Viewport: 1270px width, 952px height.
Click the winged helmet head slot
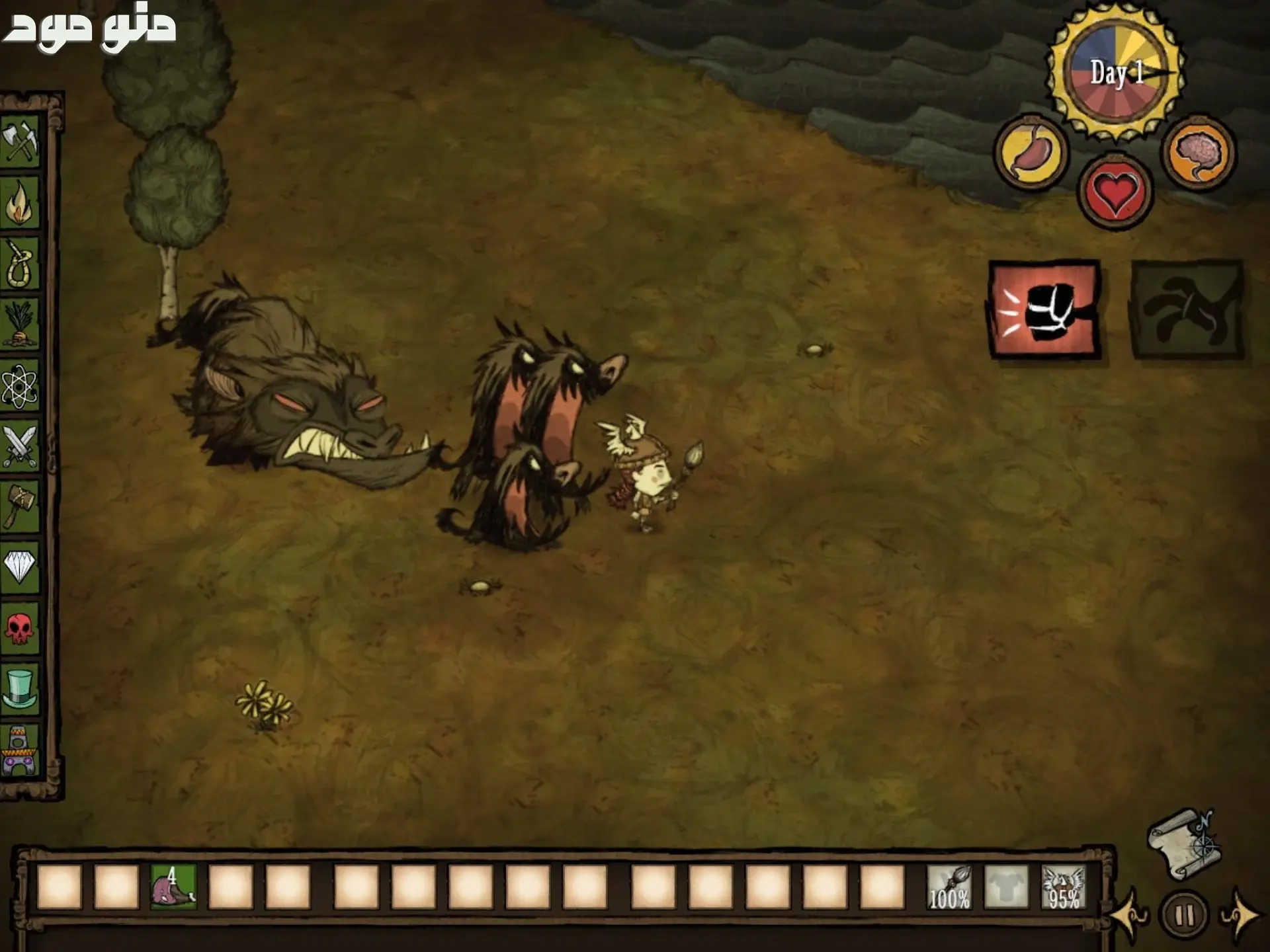point(1064,887)
